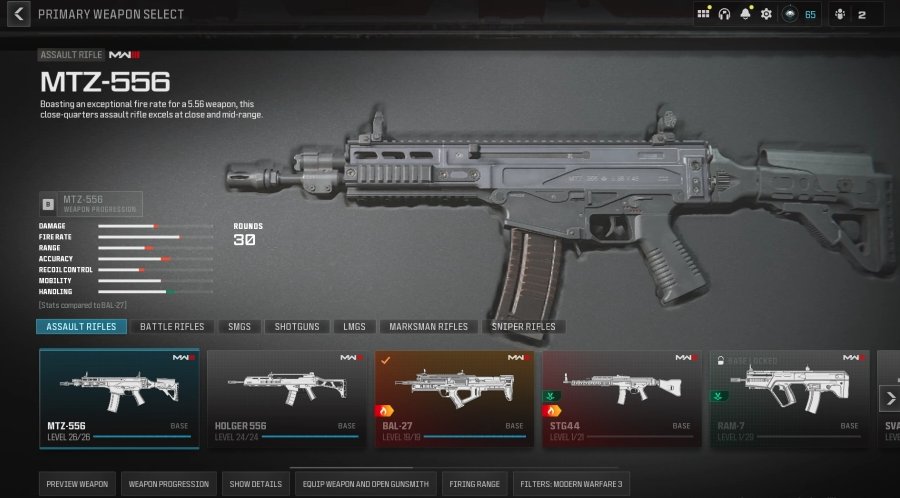The image size is (900, 498).
Task: Select the locked RAM-7 weapon card
Action: (x=789, y=397)
